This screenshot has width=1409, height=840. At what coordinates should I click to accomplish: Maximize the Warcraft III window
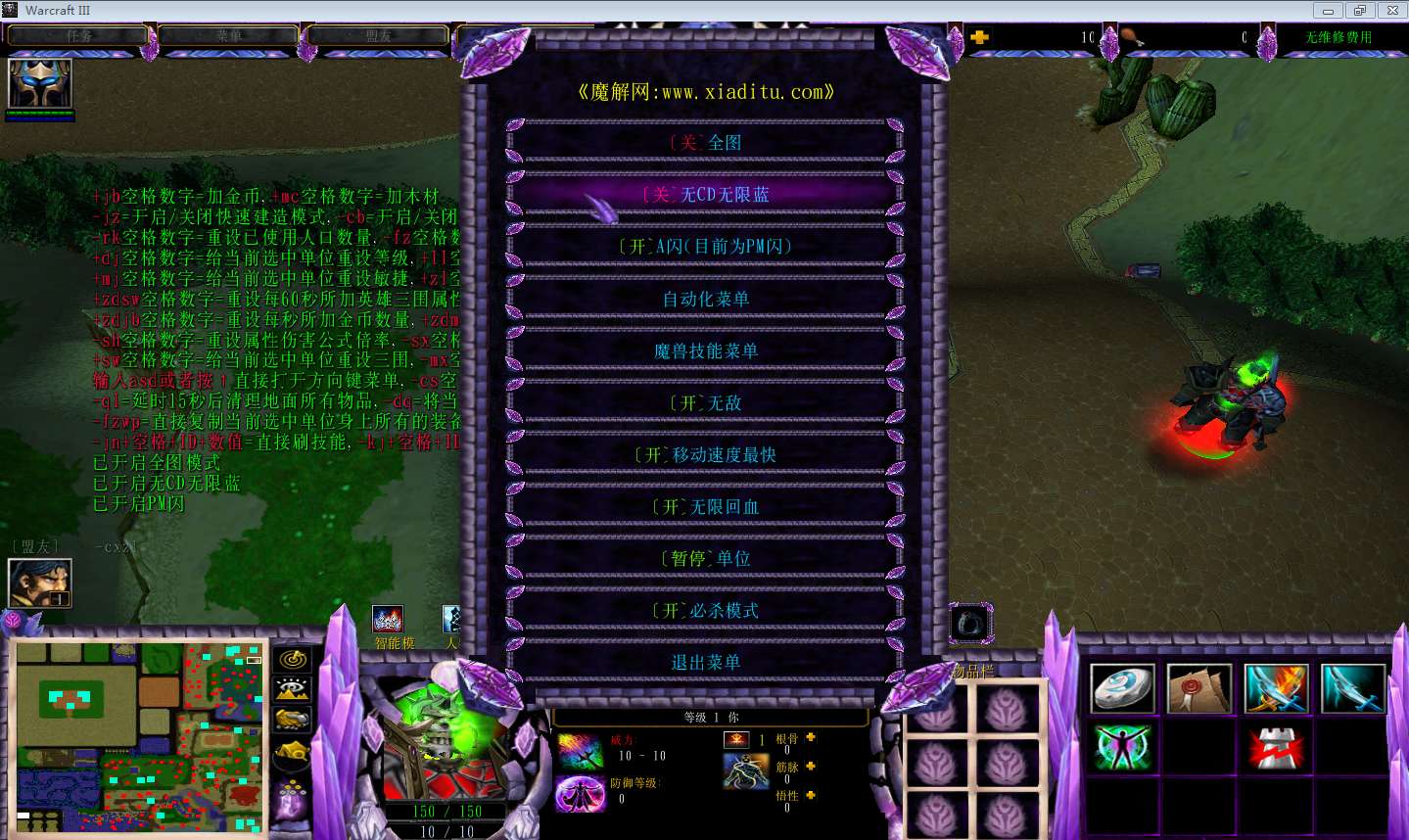(1359, 11)
